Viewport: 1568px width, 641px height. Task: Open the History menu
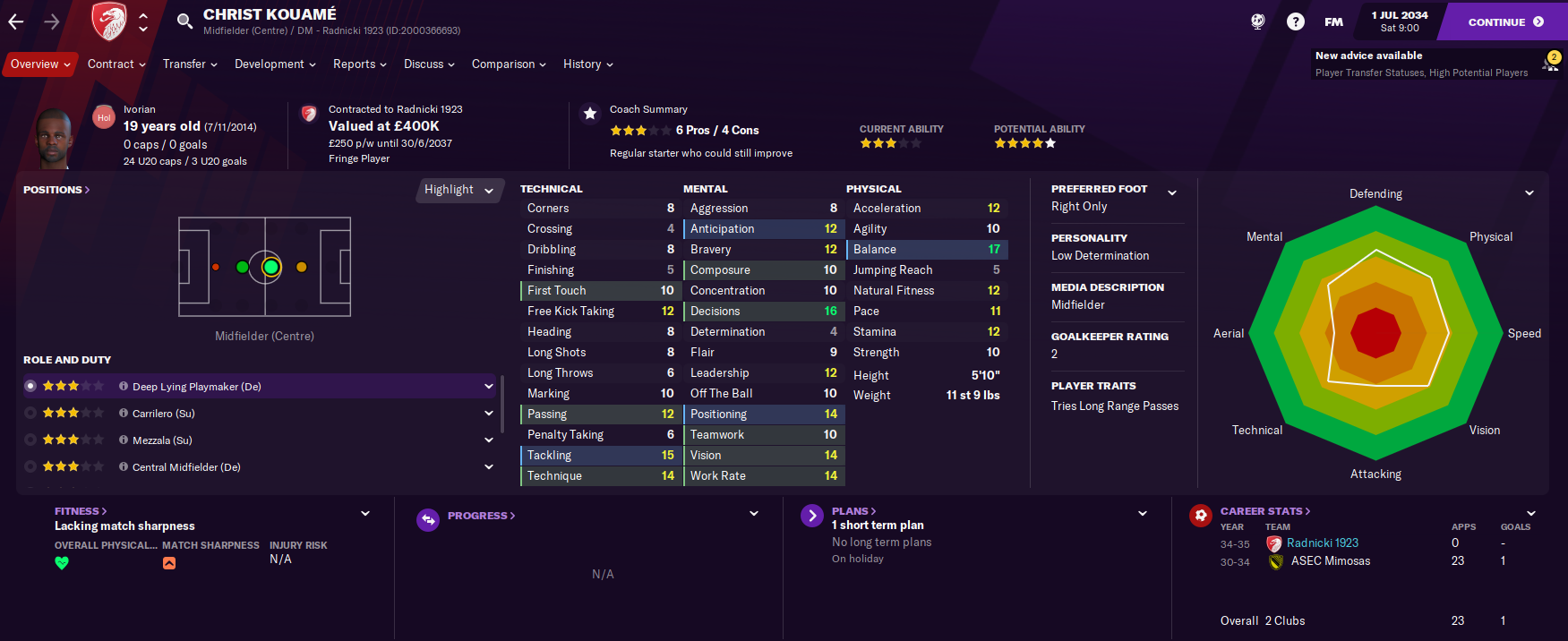[587, 64]
